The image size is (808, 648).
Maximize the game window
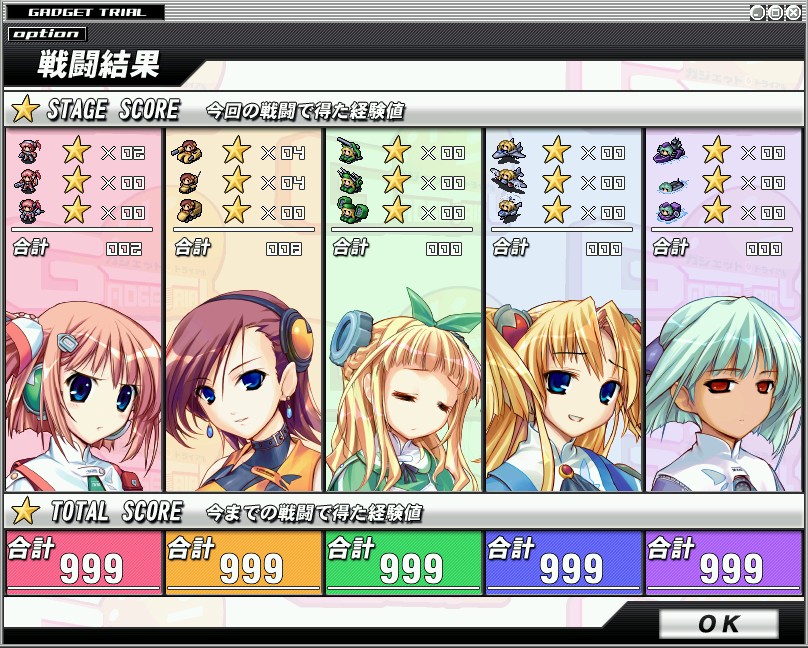click(x=775, y=12)
